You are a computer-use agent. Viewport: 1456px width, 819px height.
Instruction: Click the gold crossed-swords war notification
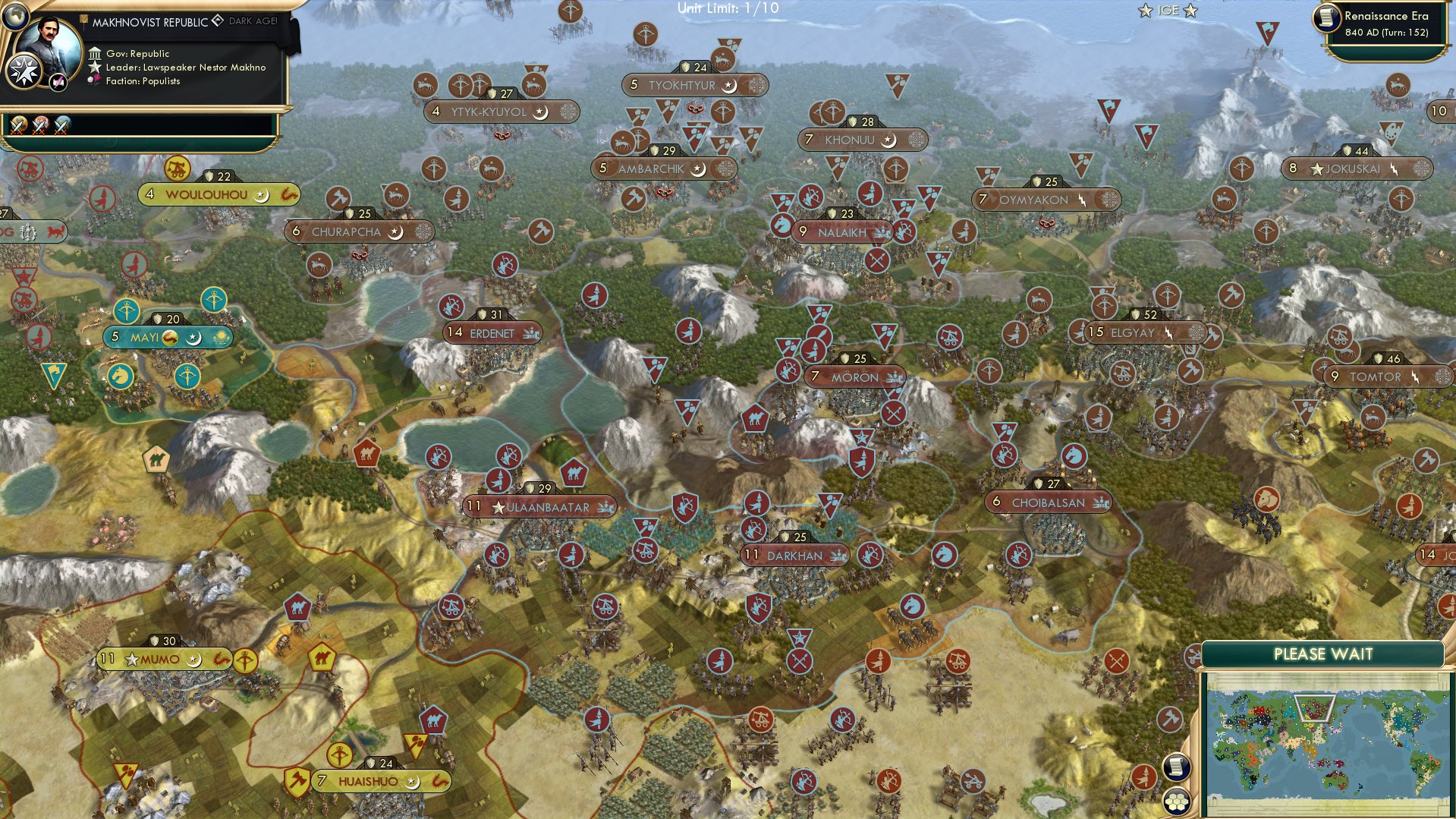click(18, 123)
